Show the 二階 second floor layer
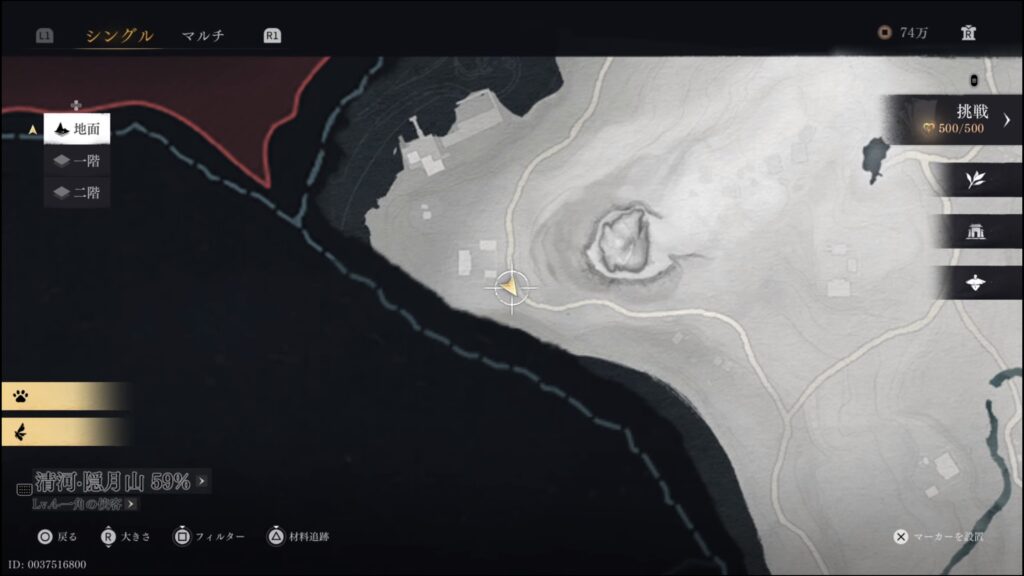 [x=77, y=192]
